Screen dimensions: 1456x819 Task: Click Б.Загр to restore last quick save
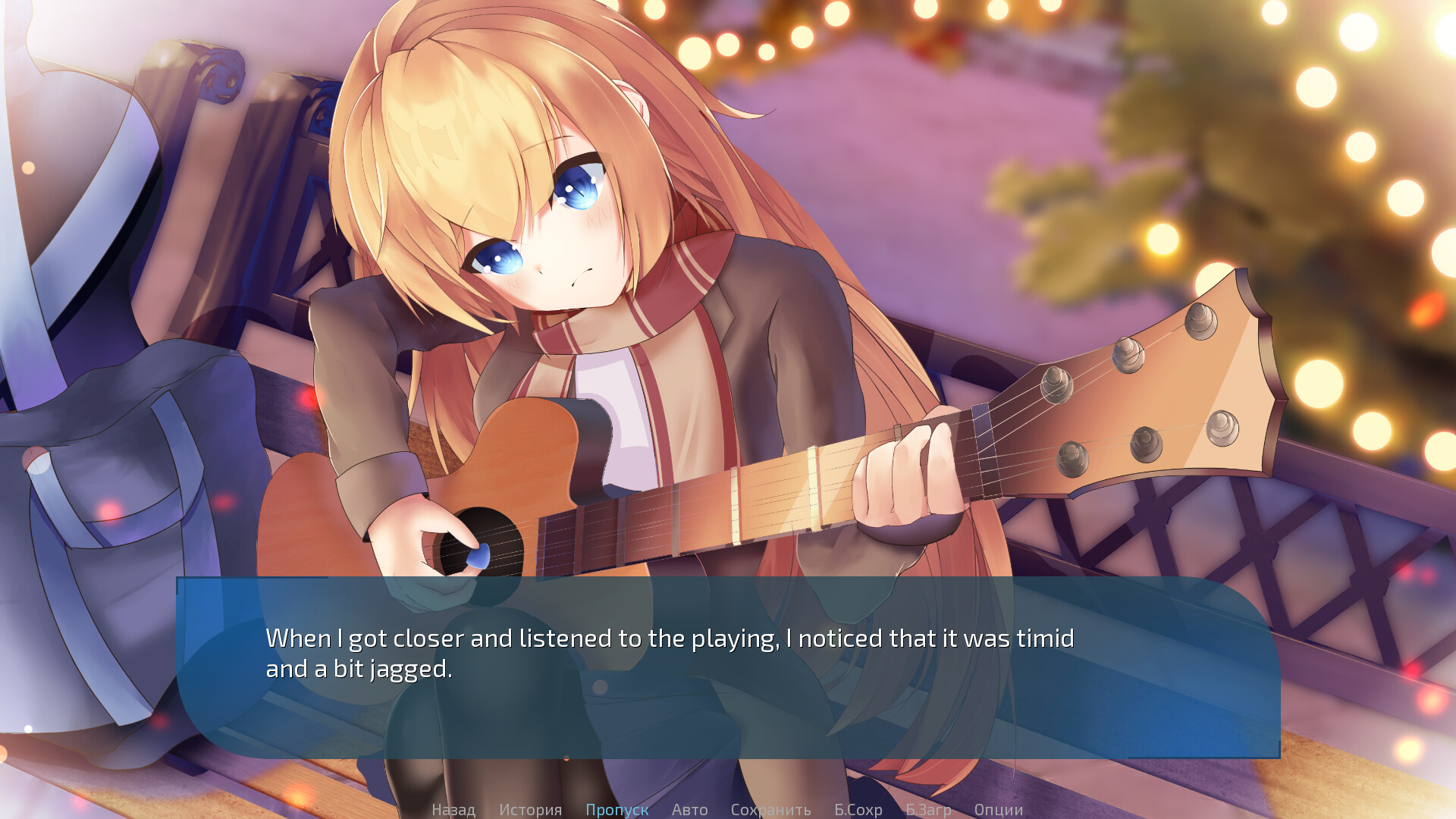point(928,809)
